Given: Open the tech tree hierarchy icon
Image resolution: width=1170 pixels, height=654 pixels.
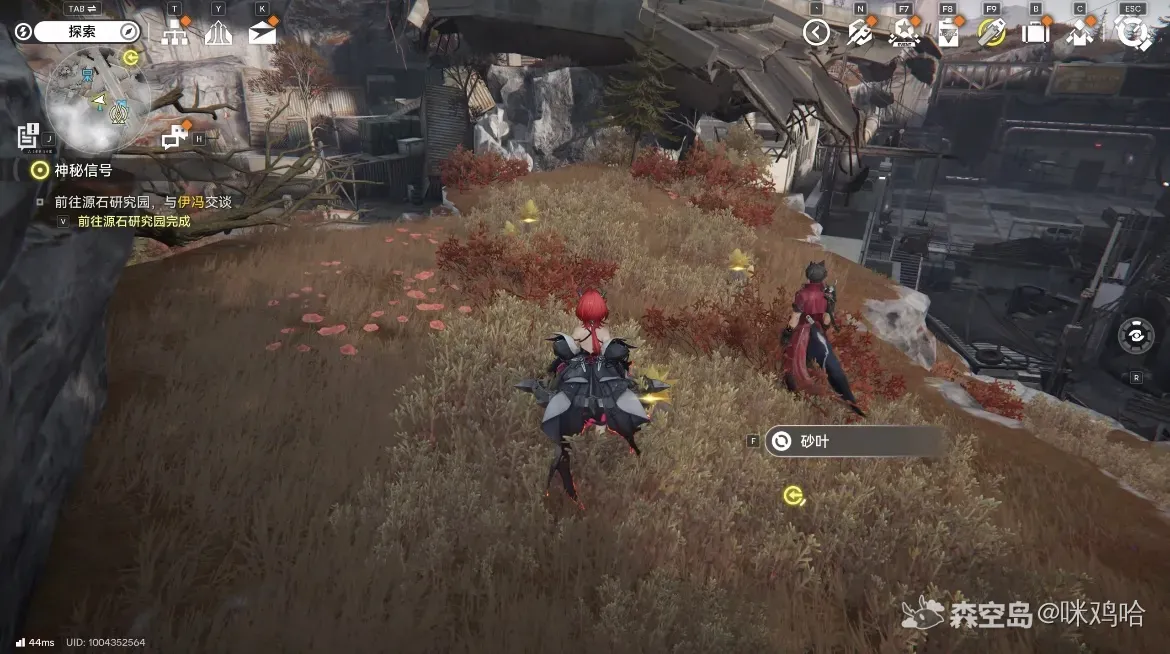Looking at the screenshot, I should tap(175, 32).
